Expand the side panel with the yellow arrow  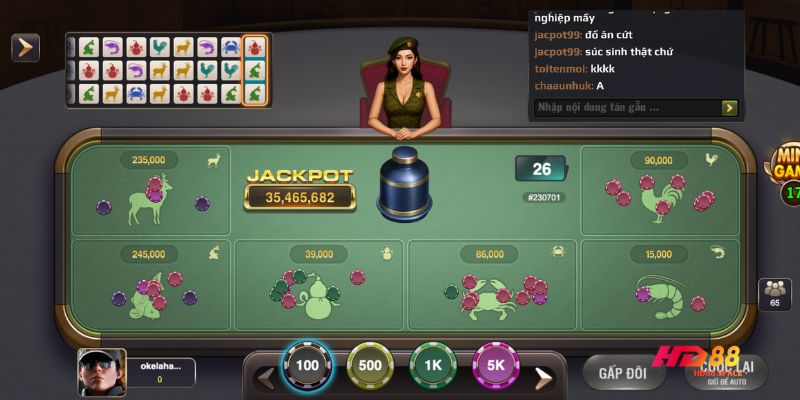pos(25,47)
